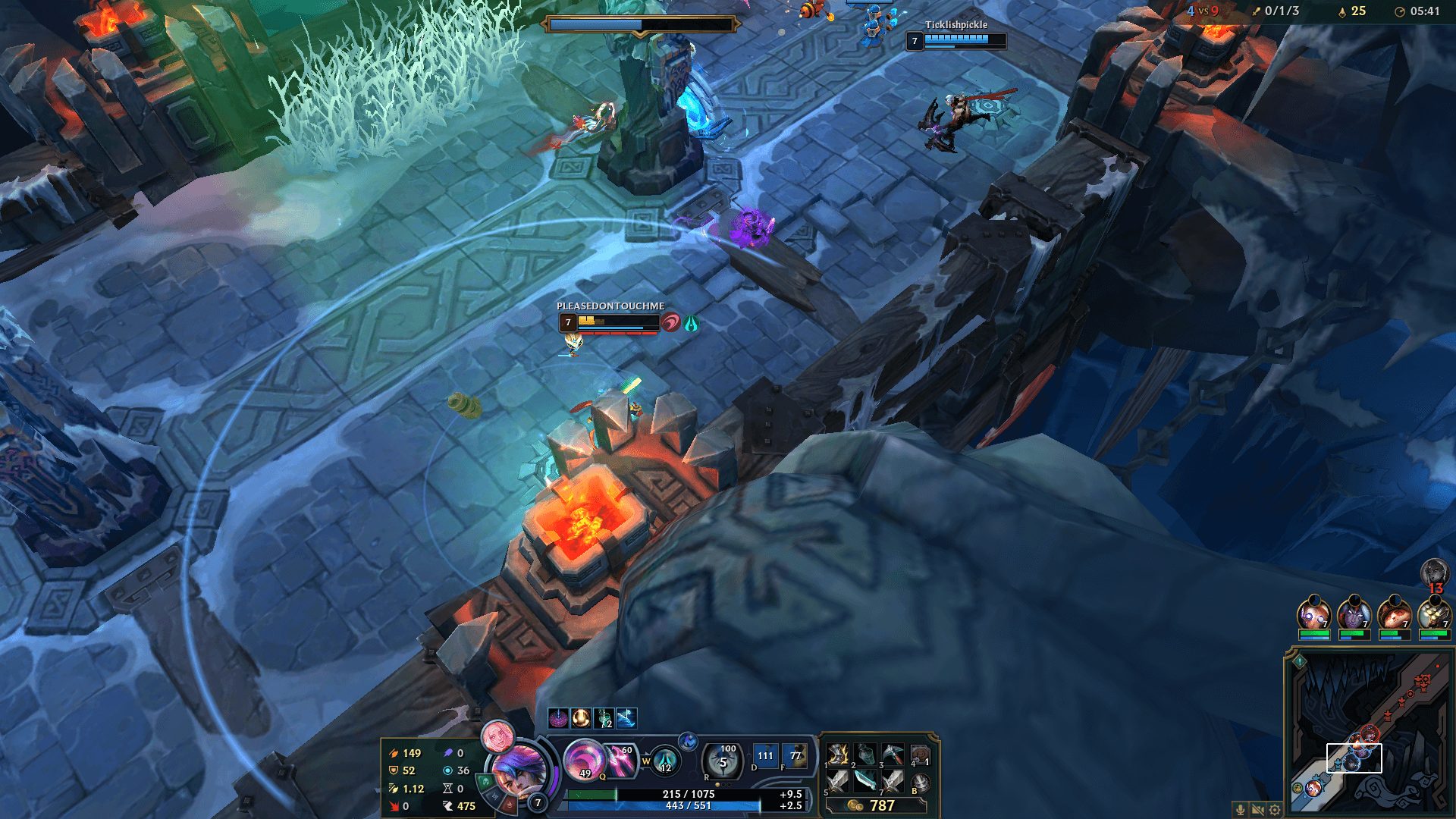Click the exclamation icon on the minimap corner
1456x819 pixels.
pos(1299,661)
